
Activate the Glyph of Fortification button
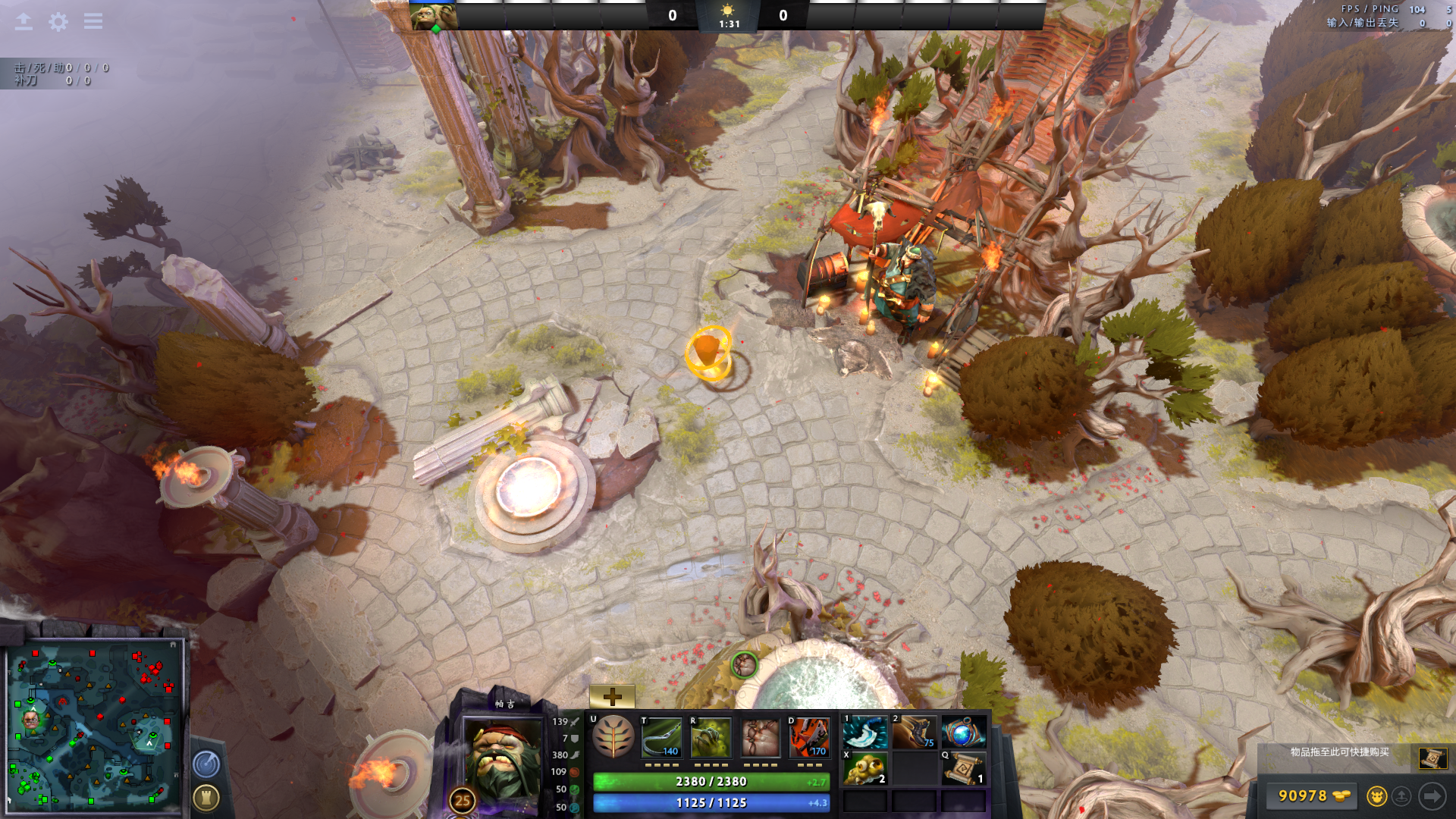point(206,797)
